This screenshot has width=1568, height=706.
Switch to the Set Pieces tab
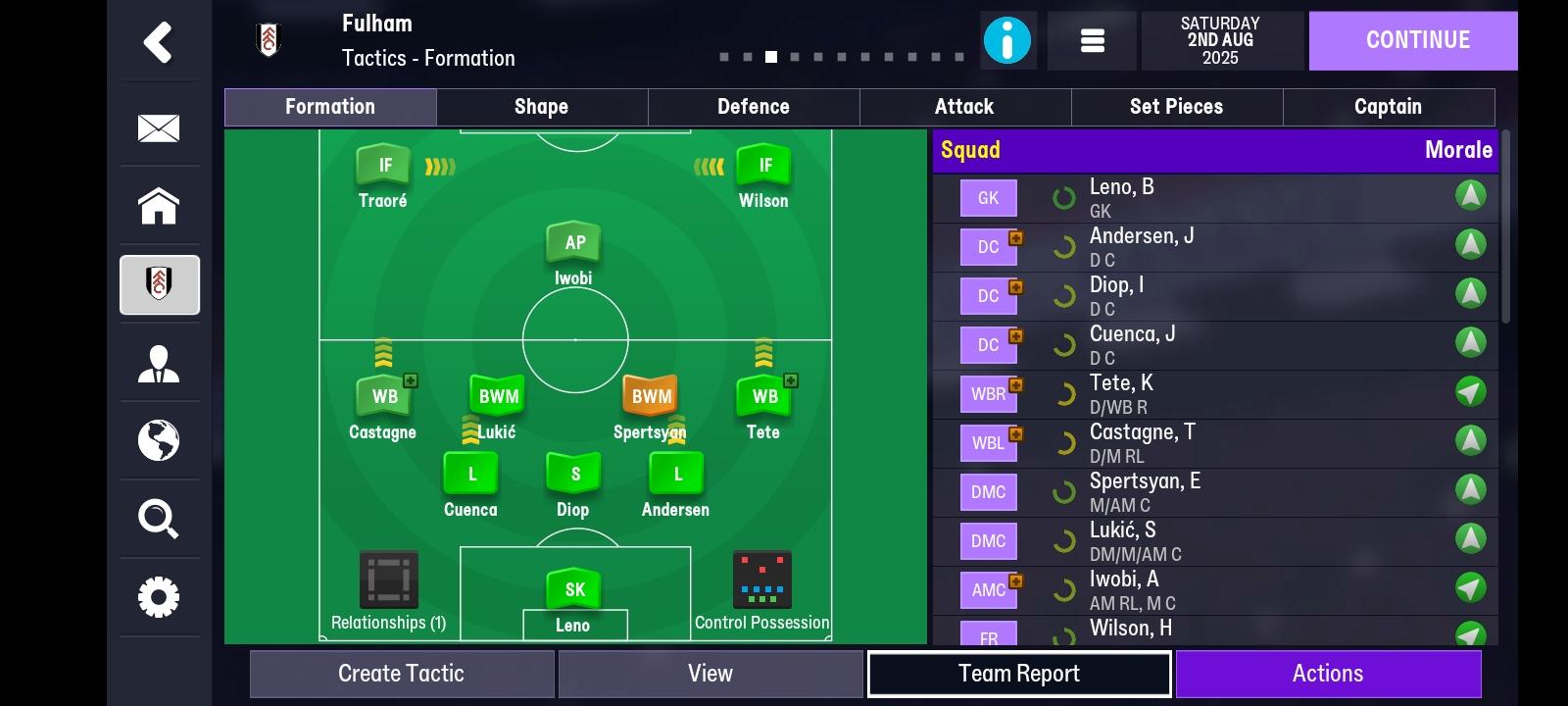click(x=1176, y=107)
